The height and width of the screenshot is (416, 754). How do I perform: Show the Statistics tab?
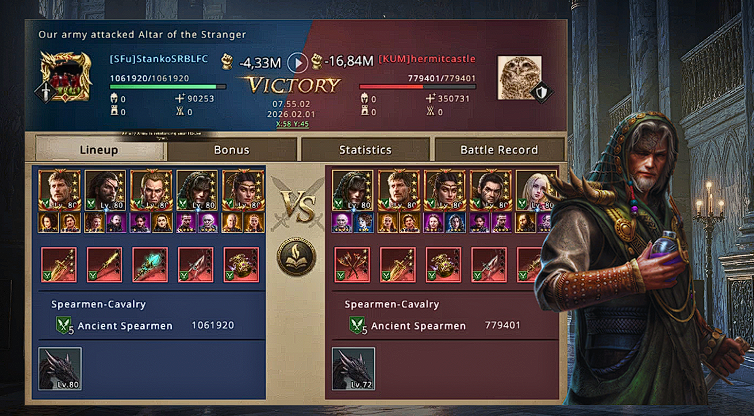(x=365, y=150)
